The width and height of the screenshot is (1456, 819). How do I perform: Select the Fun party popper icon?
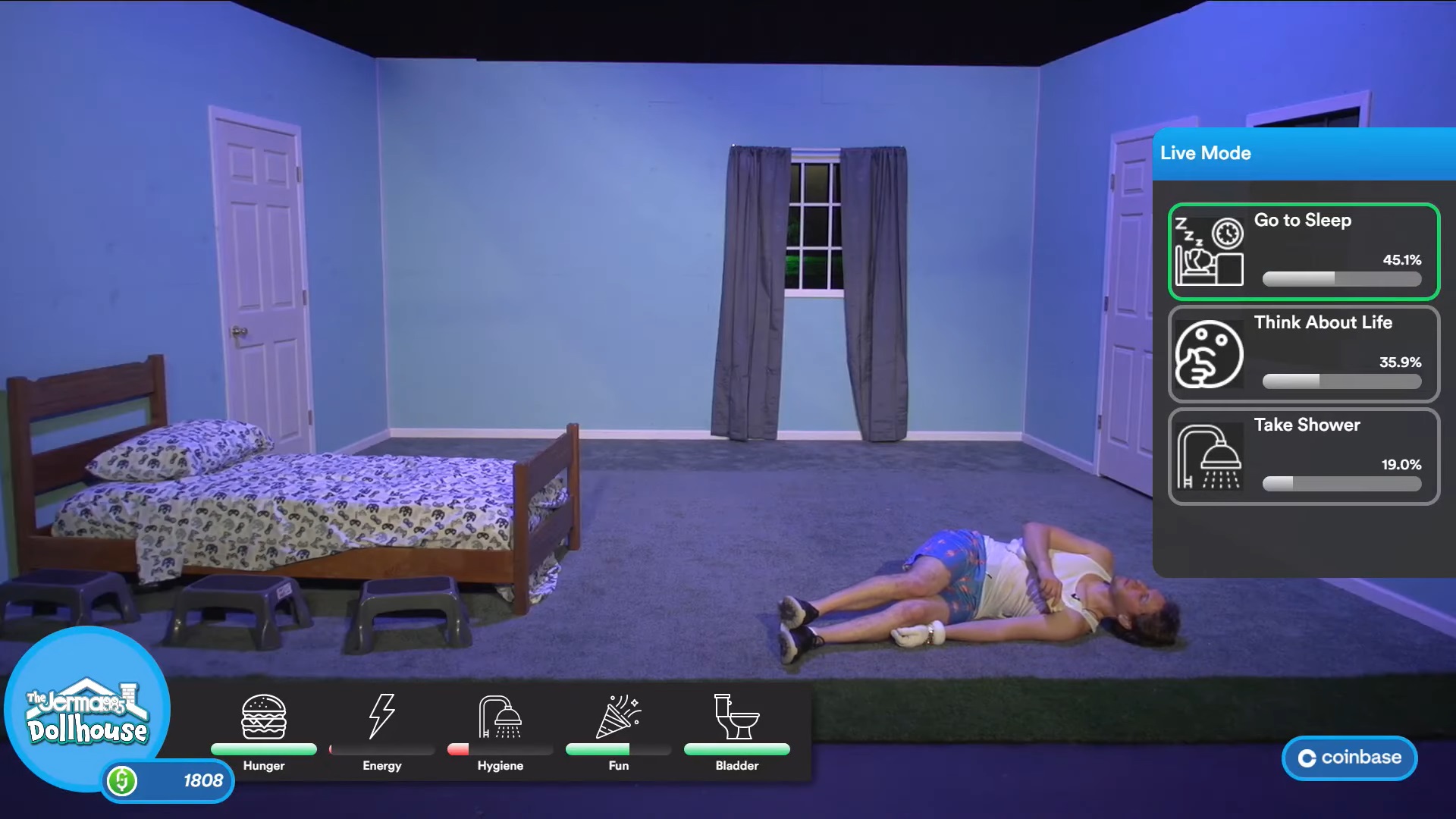click(617, 715)
